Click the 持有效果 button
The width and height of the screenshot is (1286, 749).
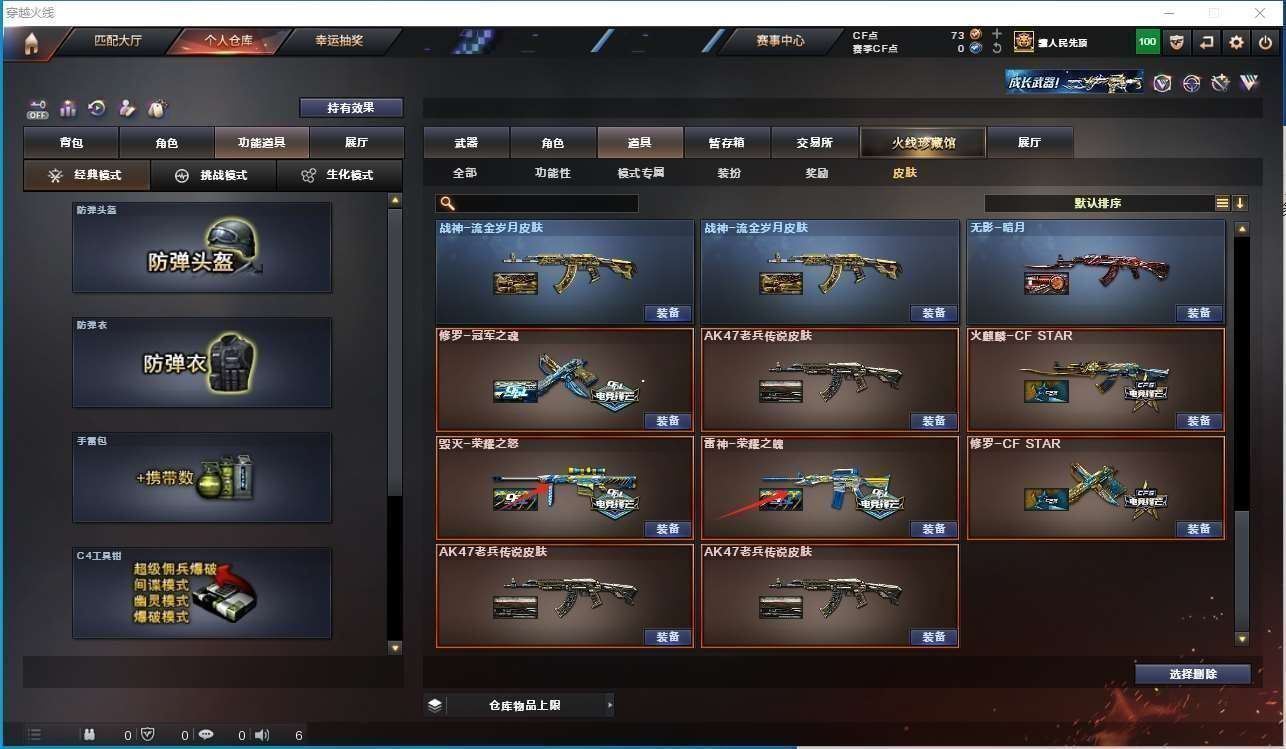pyautogui.click(x=351, y=108)
